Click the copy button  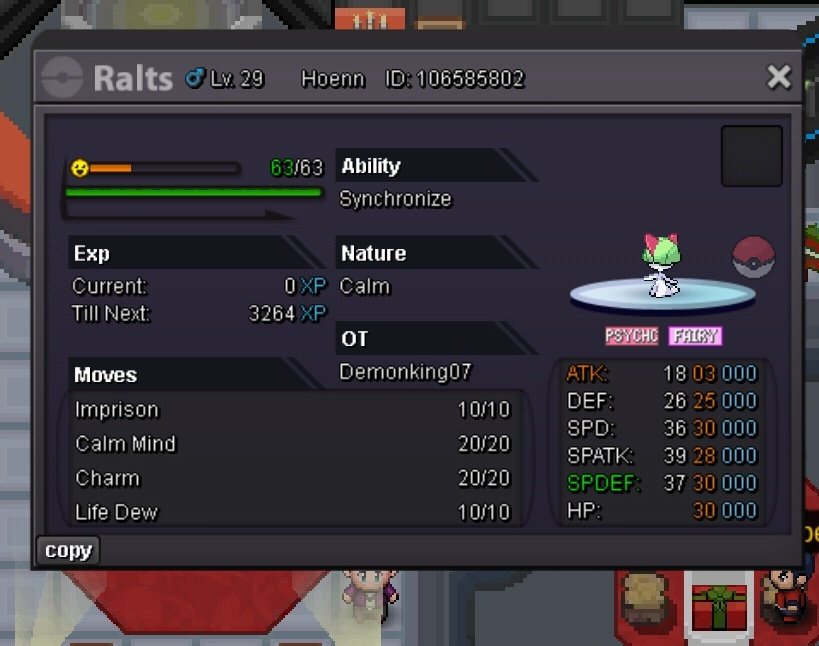[x=68, y=550]
